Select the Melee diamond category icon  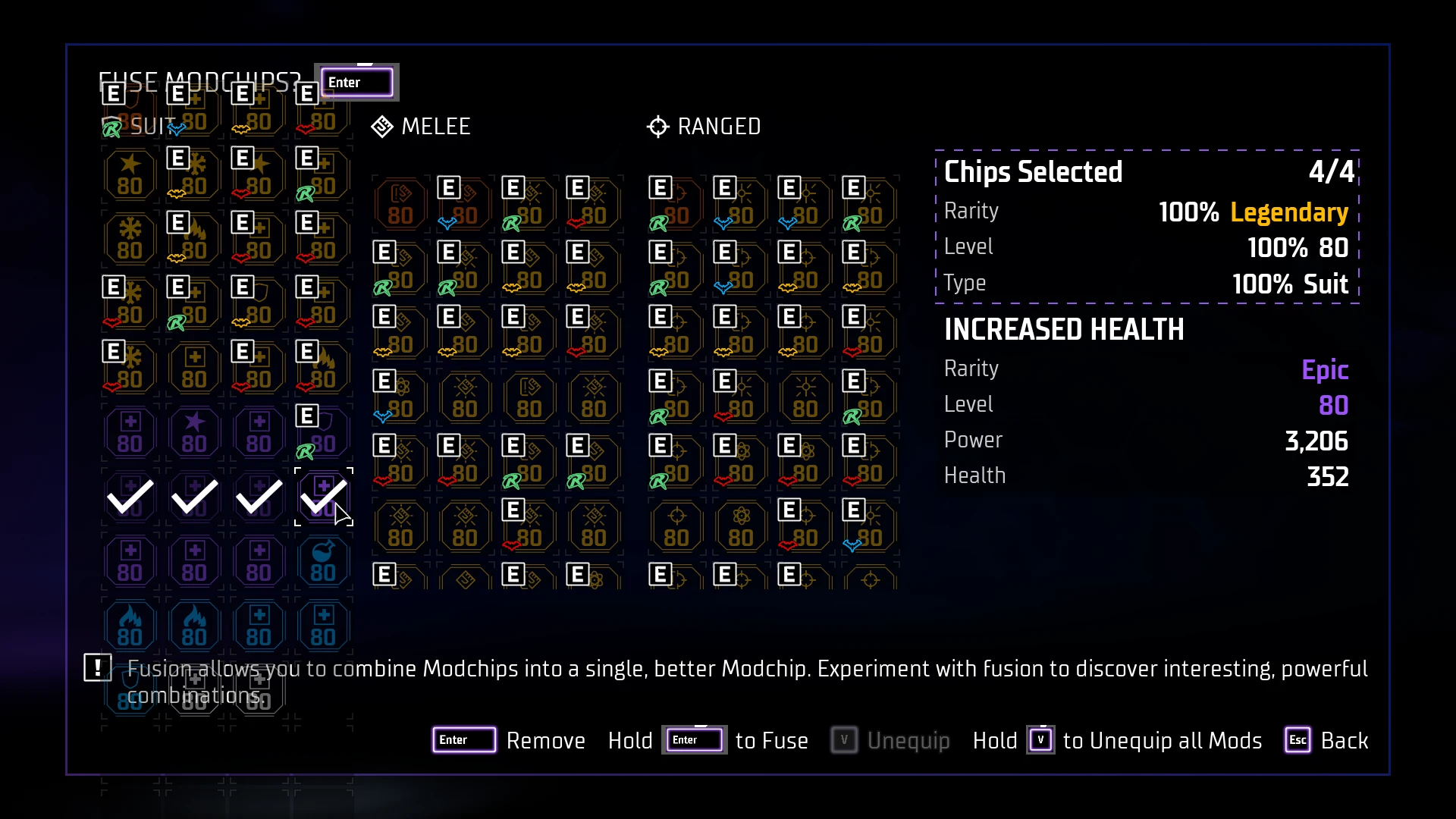coord(381,127)
